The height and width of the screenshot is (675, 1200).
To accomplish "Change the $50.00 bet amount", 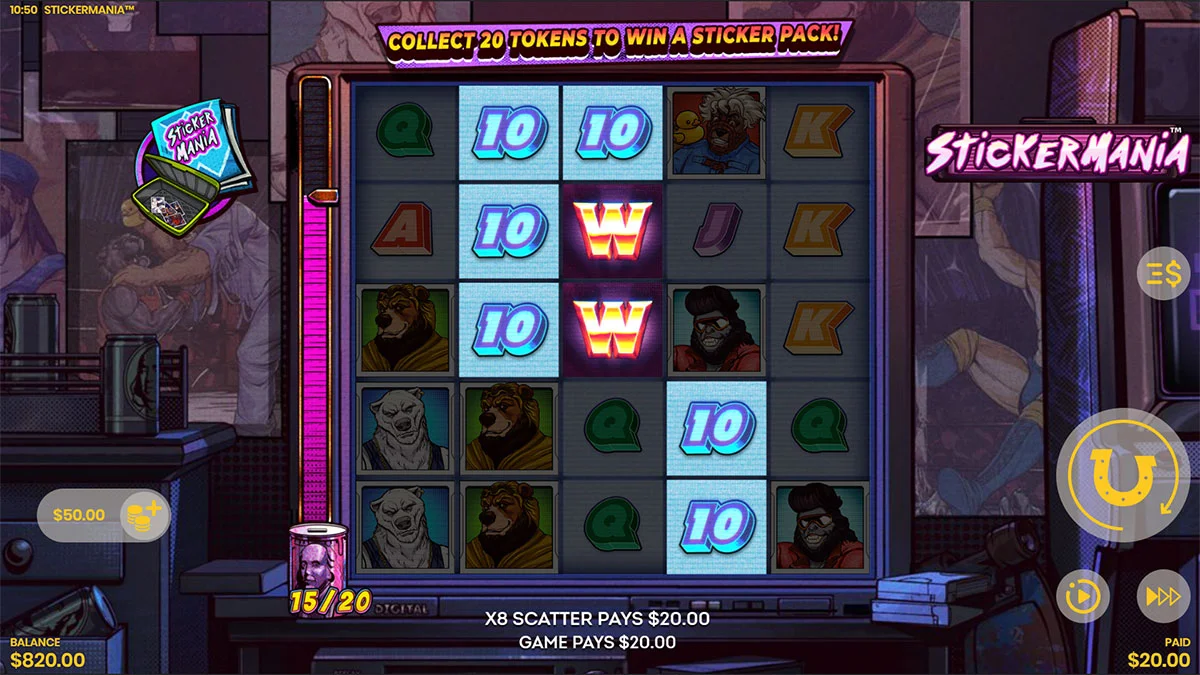I will tap(139, 516).
